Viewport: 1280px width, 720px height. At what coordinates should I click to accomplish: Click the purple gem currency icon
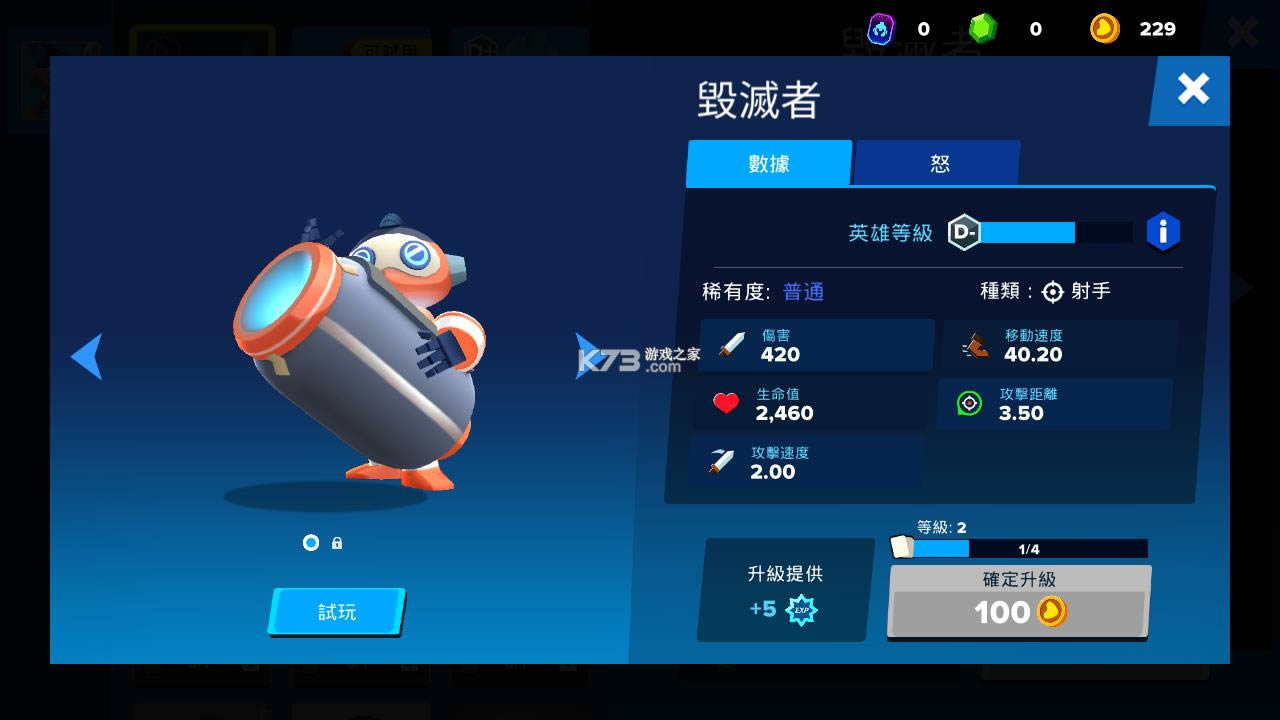tap(881, 29)
